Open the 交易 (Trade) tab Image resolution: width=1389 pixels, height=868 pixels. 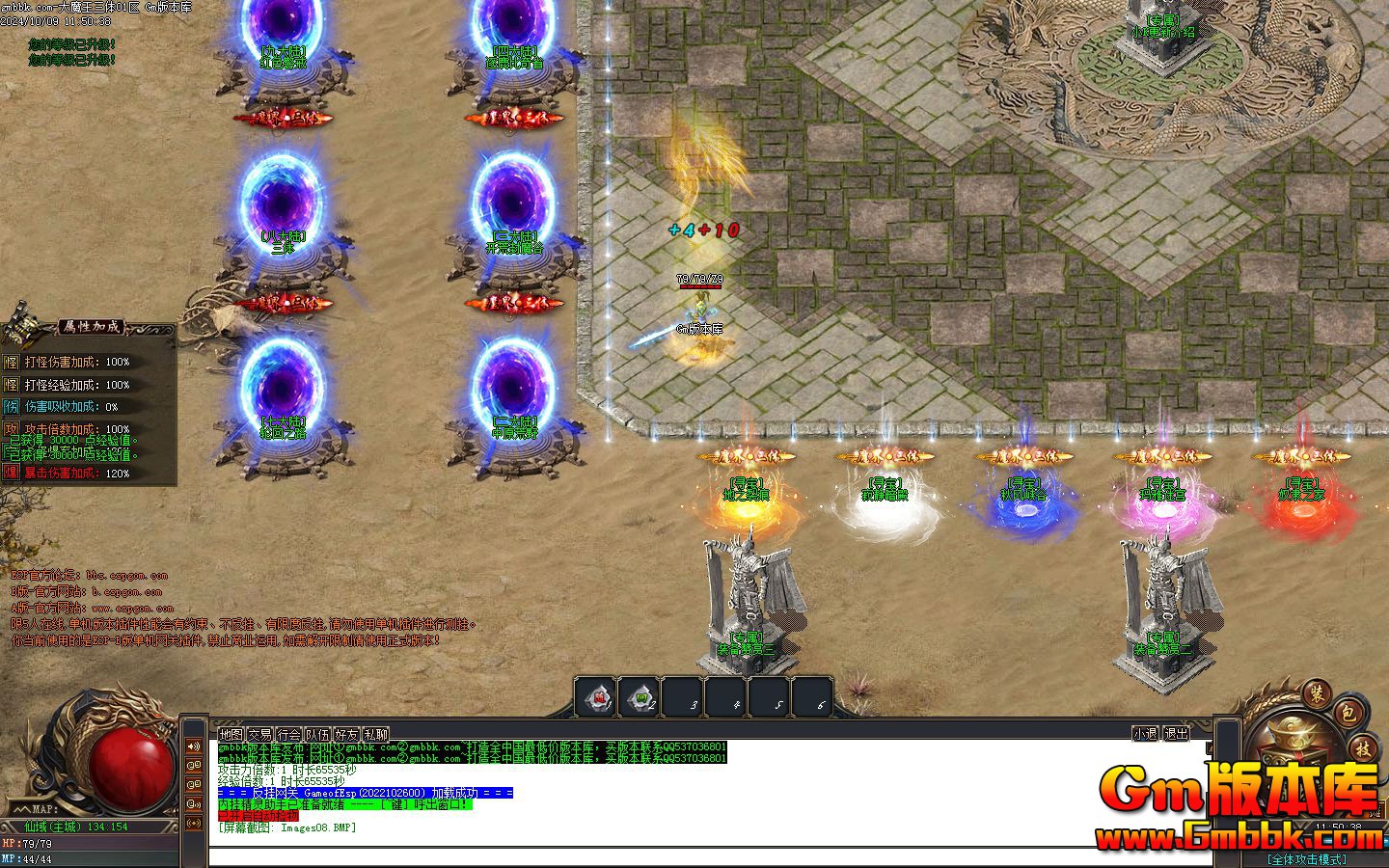pyautogui.click(x=259, y=734)
